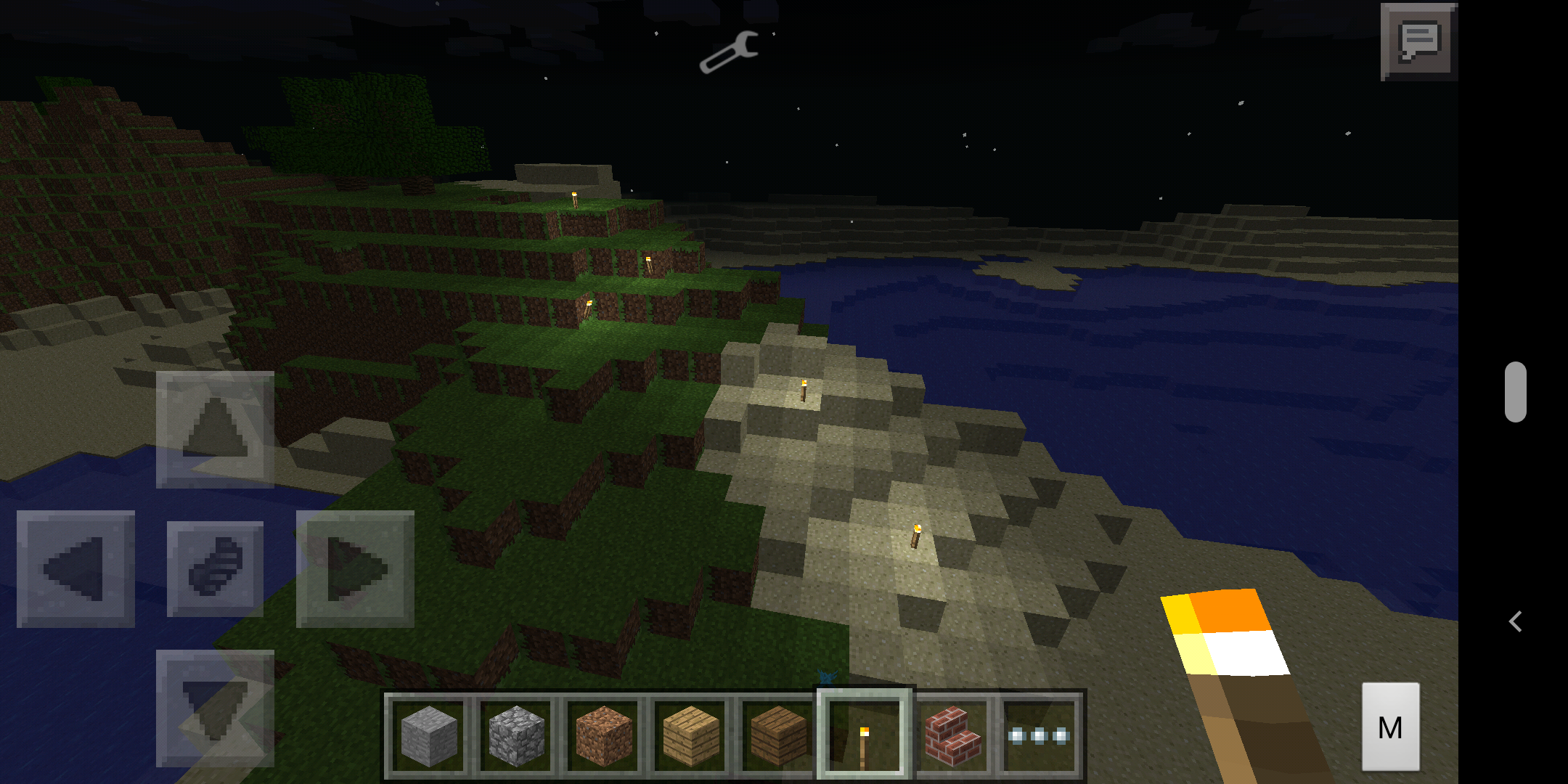This screenshot has height=784, width=1568.
Task: Choose the dirt block hotbar slot
Action: click(x=603, y=735)
